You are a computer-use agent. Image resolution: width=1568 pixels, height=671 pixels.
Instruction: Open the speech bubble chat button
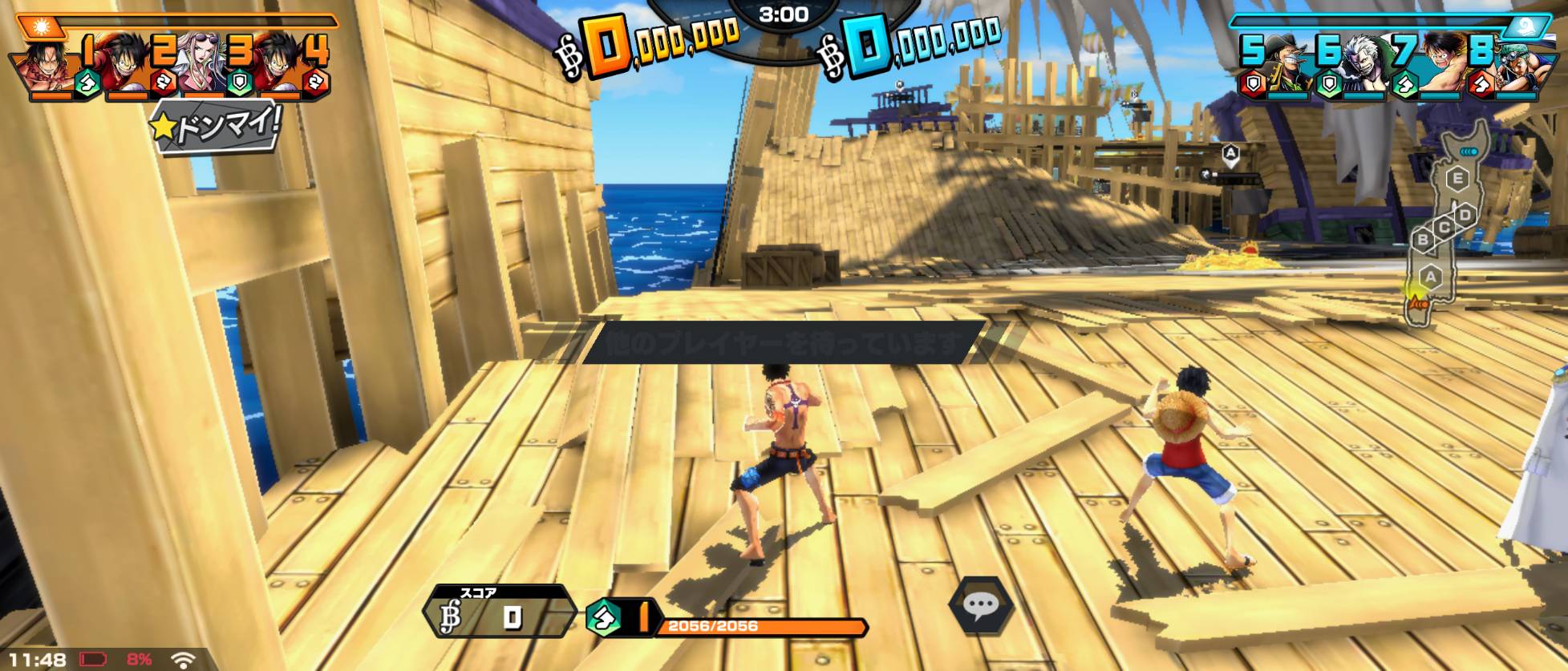coord(979,605)
